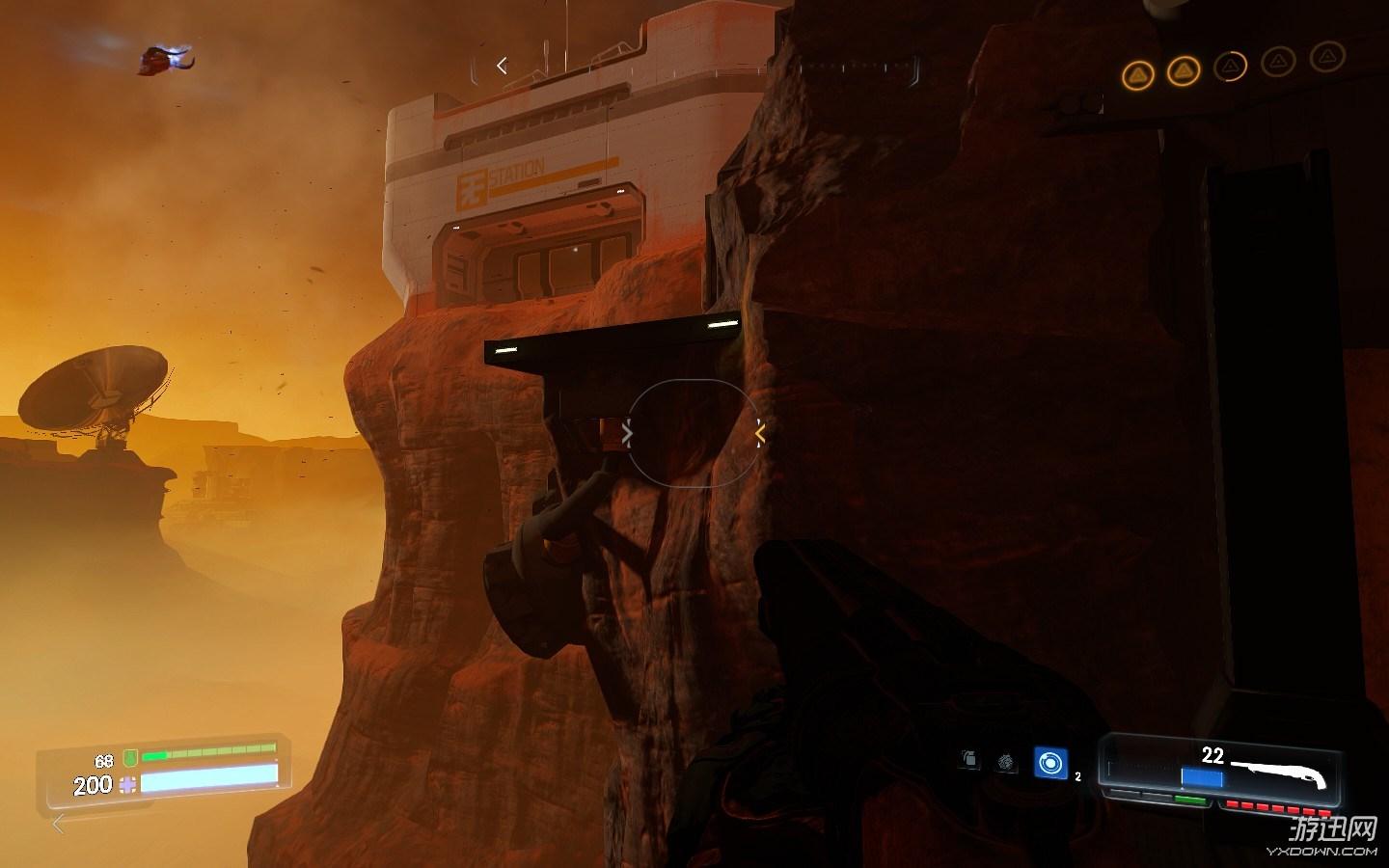Click the partially filled upgrade token ring
1389x868 pixels.
[1230, 67]
